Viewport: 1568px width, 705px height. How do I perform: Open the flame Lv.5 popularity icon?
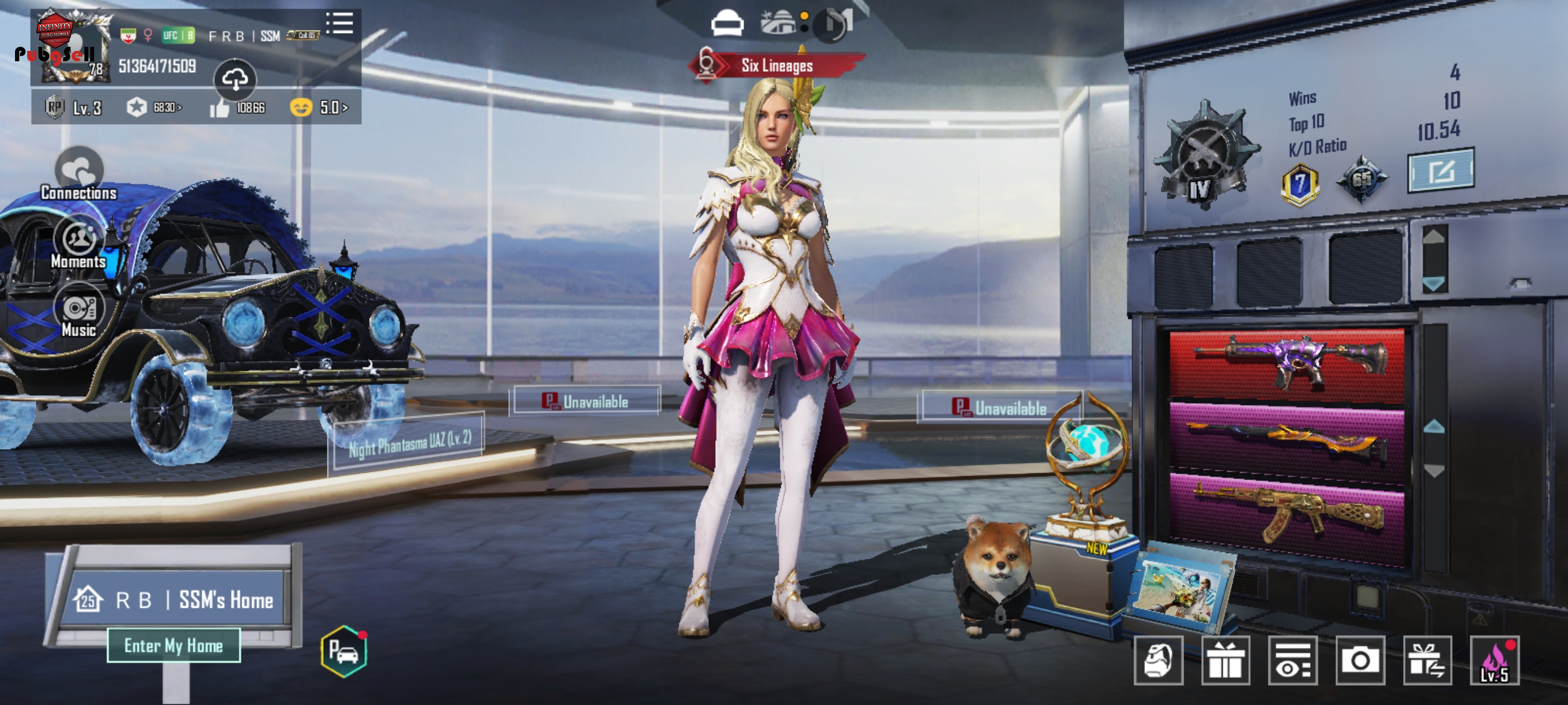tap(1495, 661)
